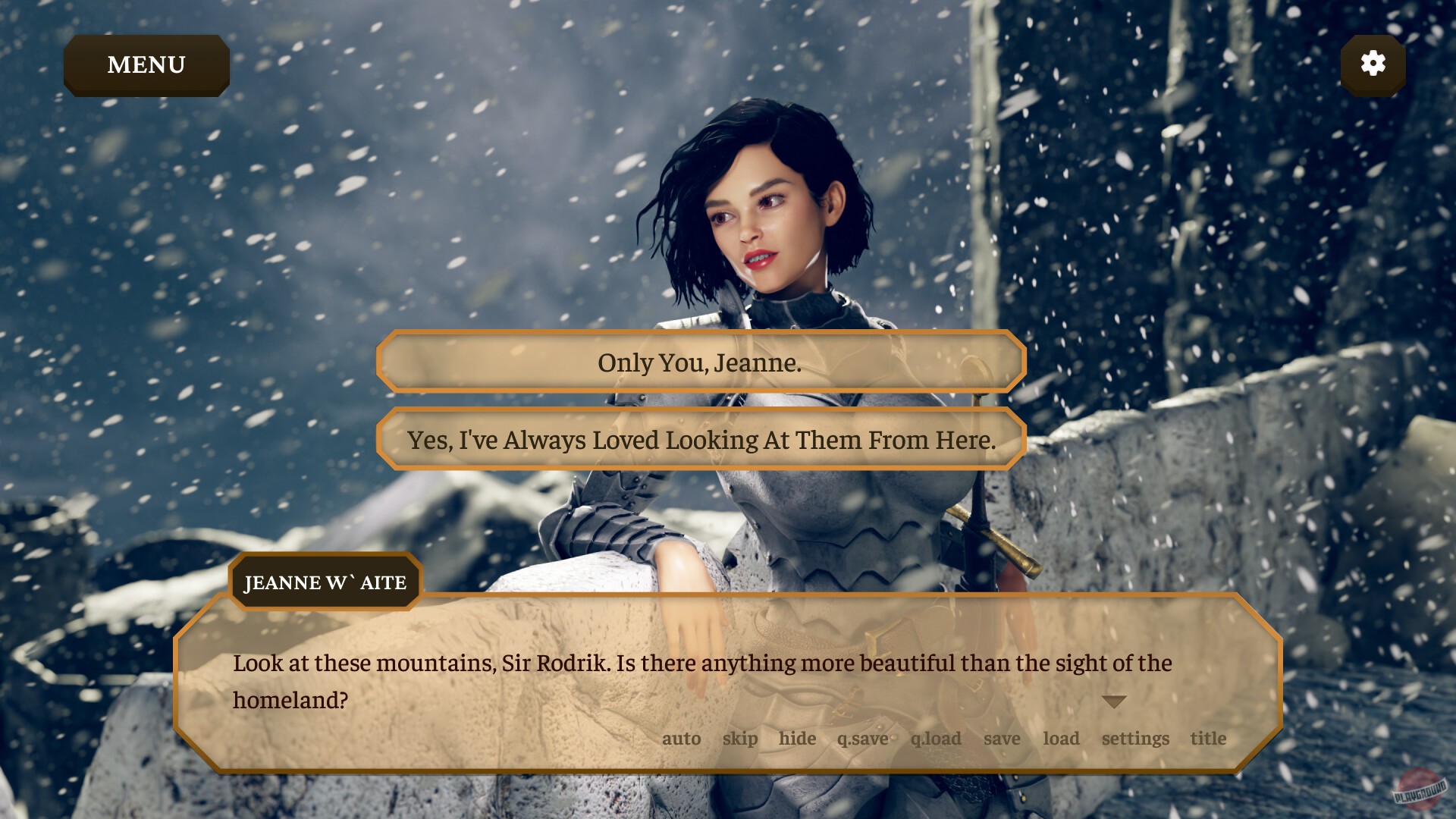Toggle skip mode on
Image resolution: width=1456 pixels, height=819 pixels.
tap(739, 739)
